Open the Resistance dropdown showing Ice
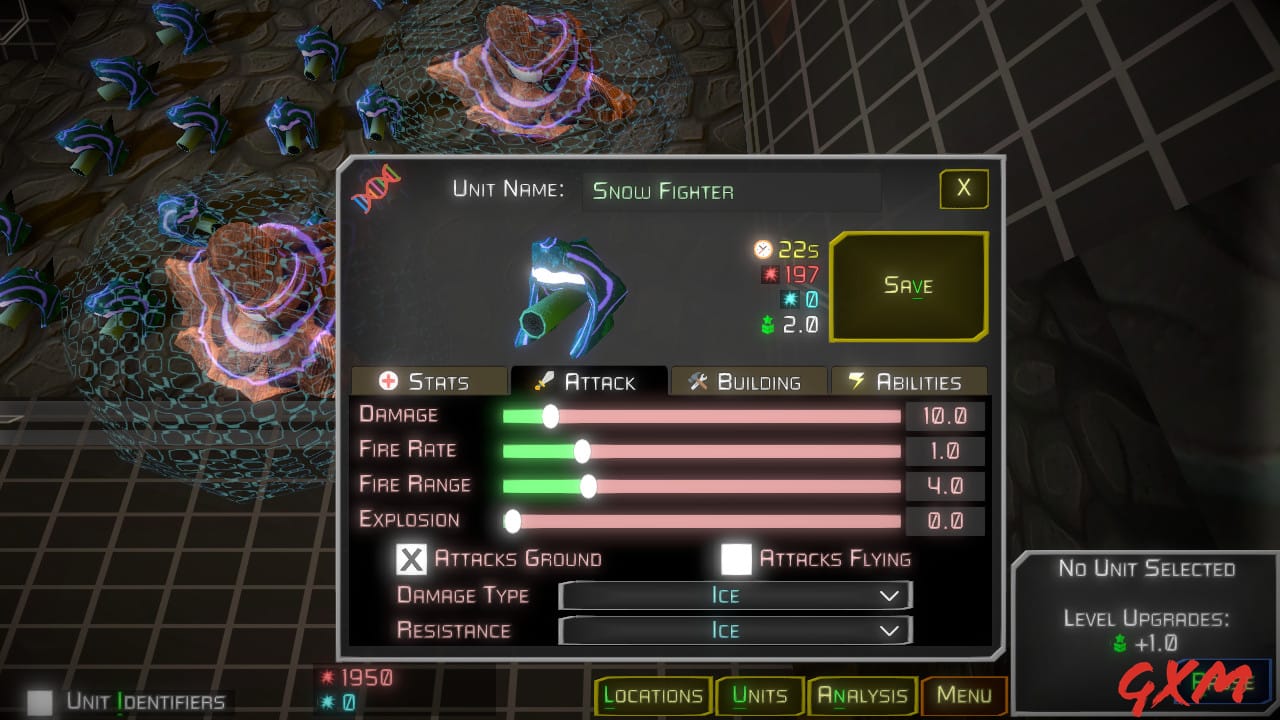Image resolution: width=1280 pixels, height=720 pixels. pos(735,630)
